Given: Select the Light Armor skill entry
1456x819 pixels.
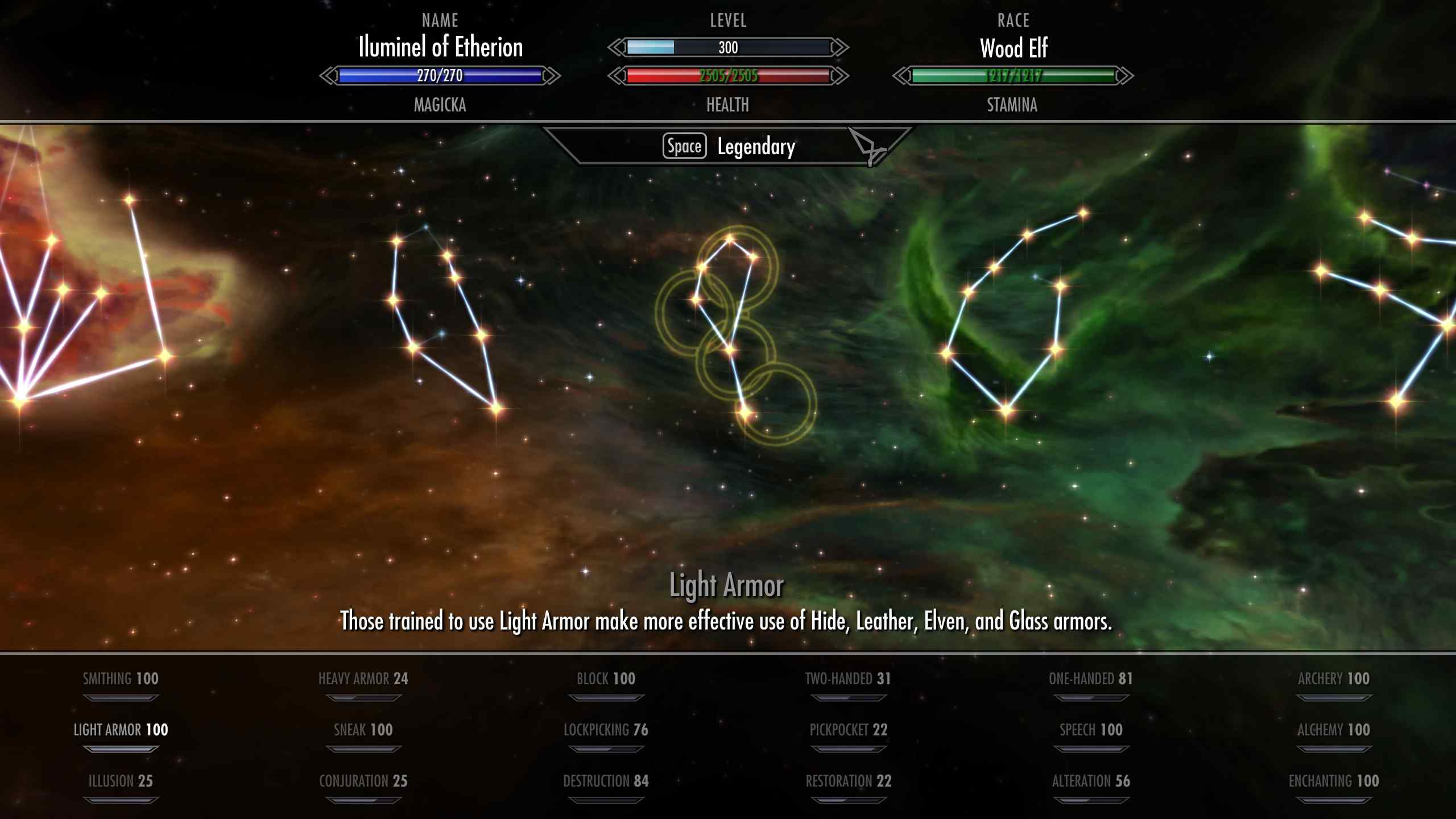Looking at the screenshot, I should tap(121, 730).
